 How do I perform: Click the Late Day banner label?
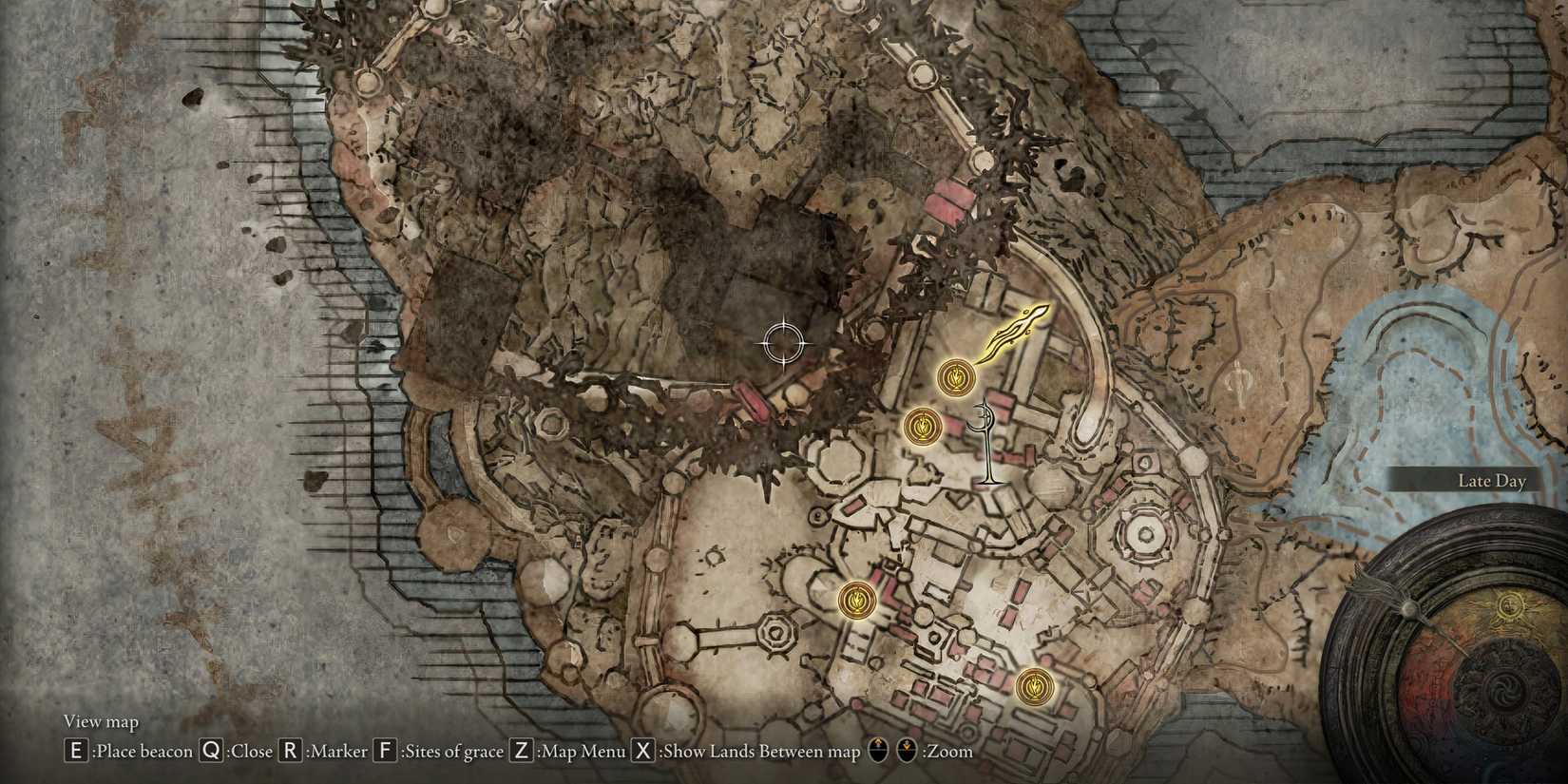(1494, 481)
